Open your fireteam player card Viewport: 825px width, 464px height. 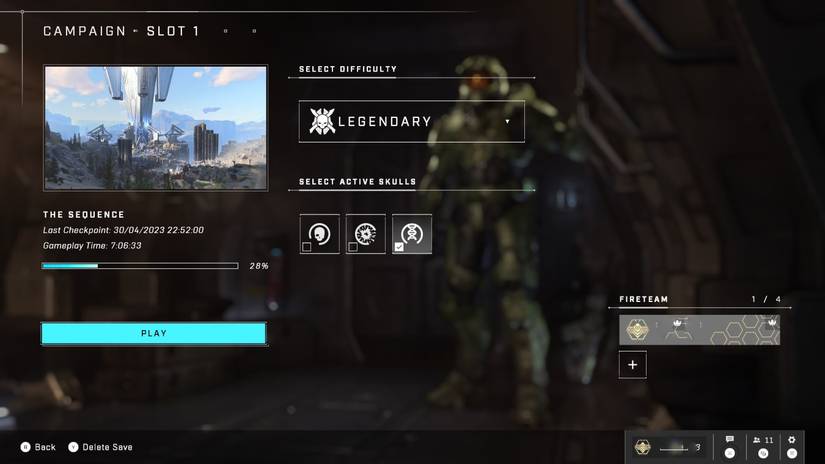coord(699,330)
